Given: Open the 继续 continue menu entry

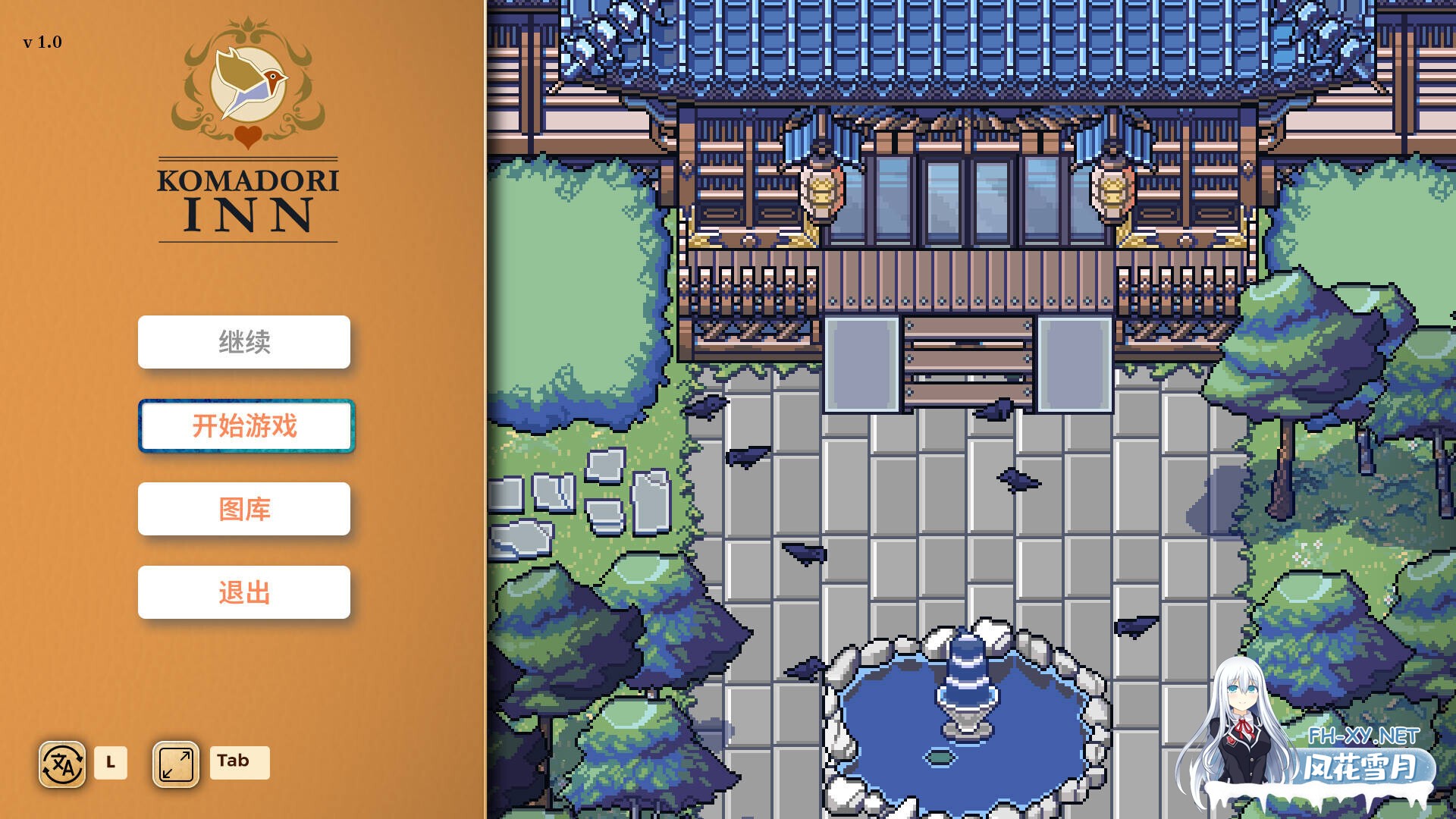Looking at the screenshot, I should pyautogui.click(x=244, y=342).
